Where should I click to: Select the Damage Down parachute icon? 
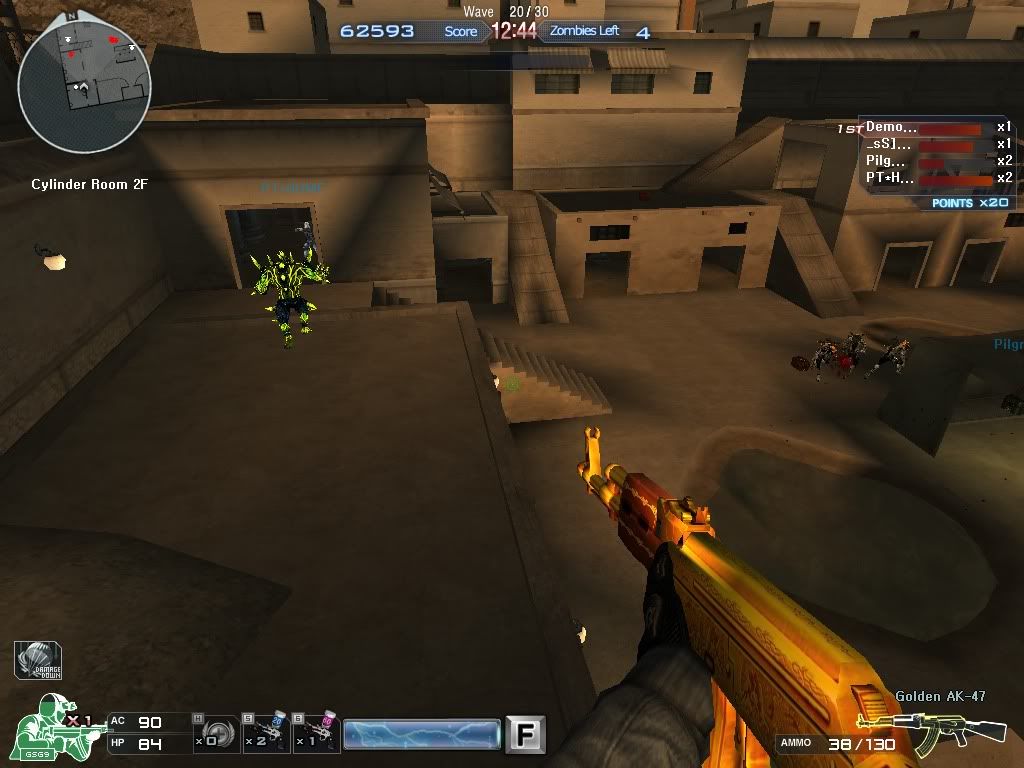click(40, 661)
